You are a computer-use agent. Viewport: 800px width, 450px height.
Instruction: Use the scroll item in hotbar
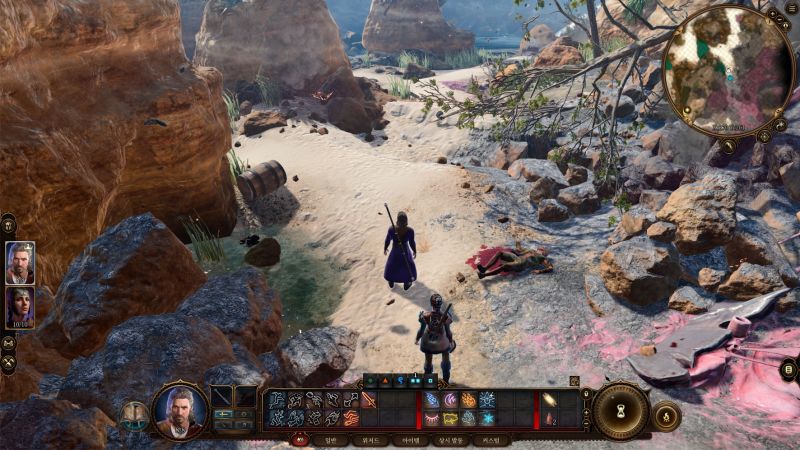pos(549,400)
